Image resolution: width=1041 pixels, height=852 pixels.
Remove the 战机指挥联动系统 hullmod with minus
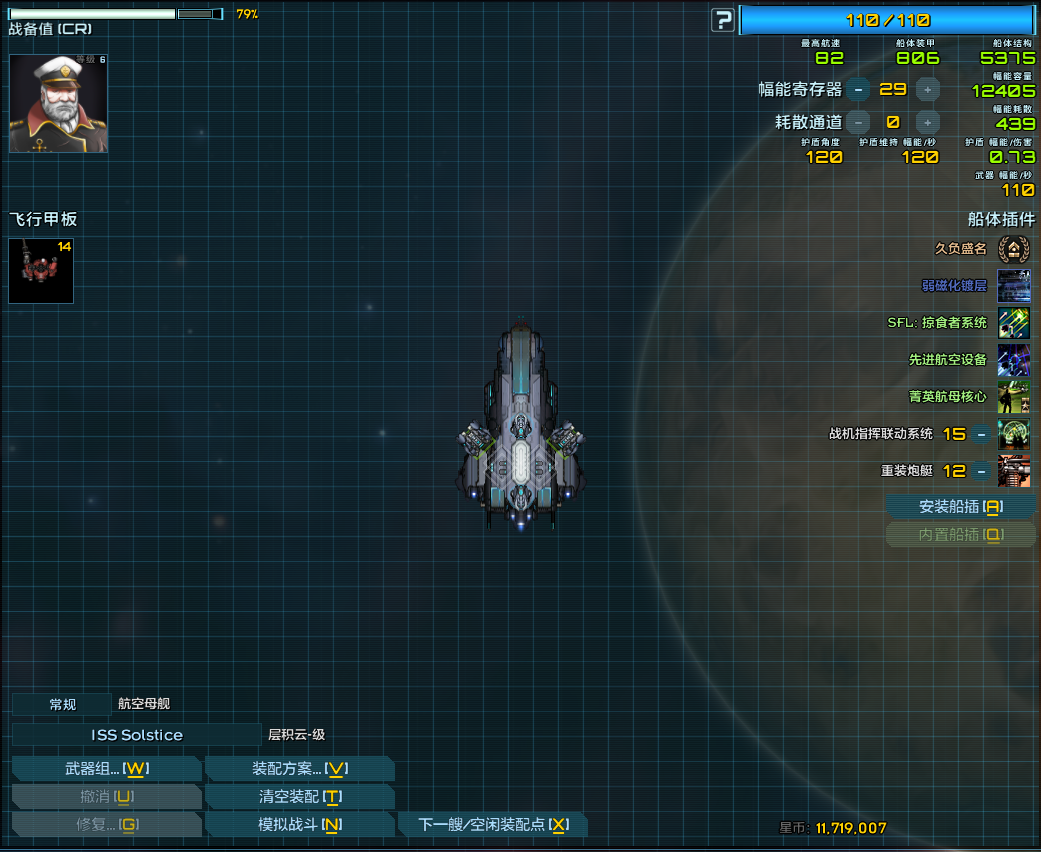[982, 434]
